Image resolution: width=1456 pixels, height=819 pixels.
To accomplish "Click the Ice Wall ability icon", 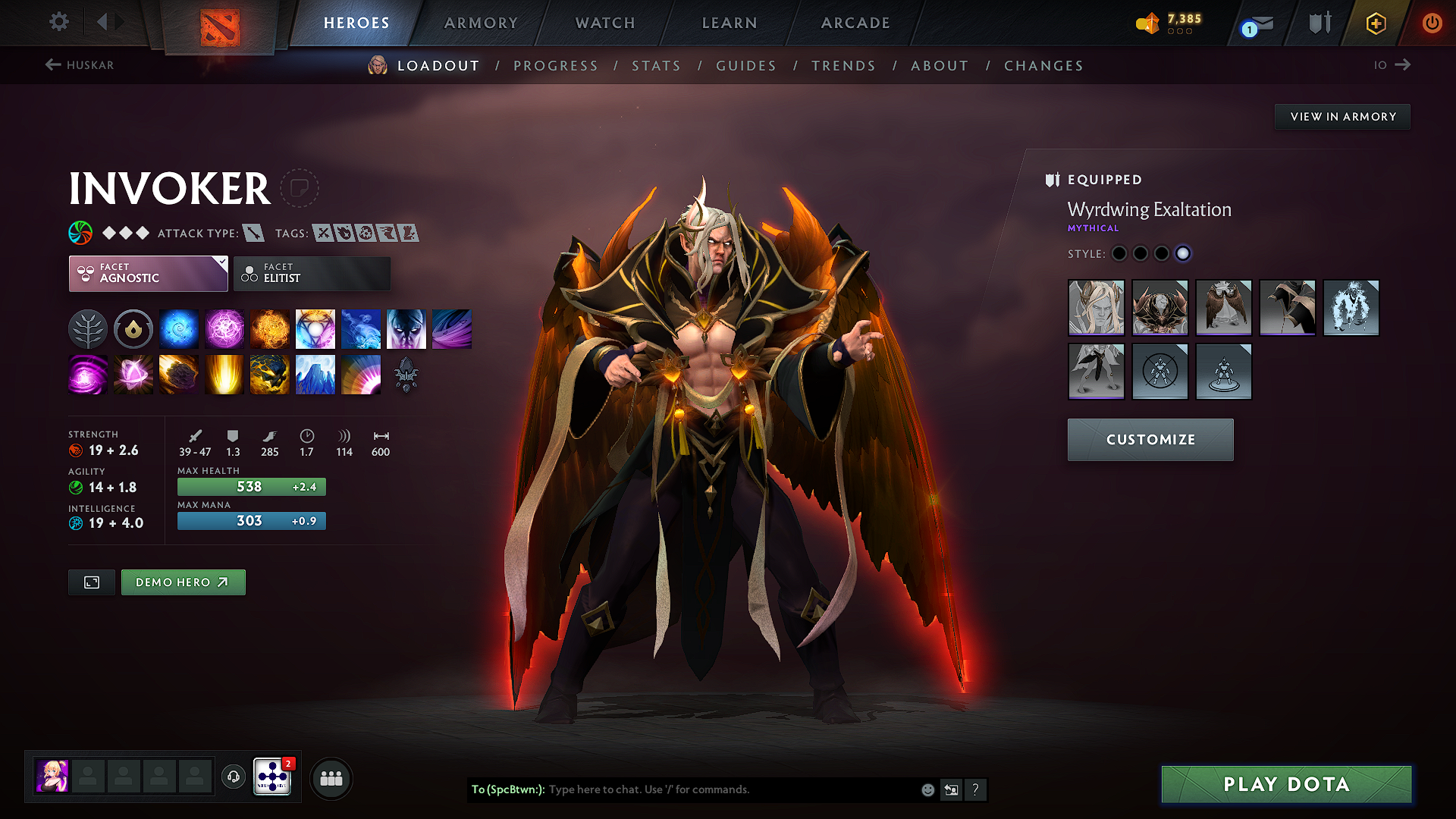I will coord(315,375).
